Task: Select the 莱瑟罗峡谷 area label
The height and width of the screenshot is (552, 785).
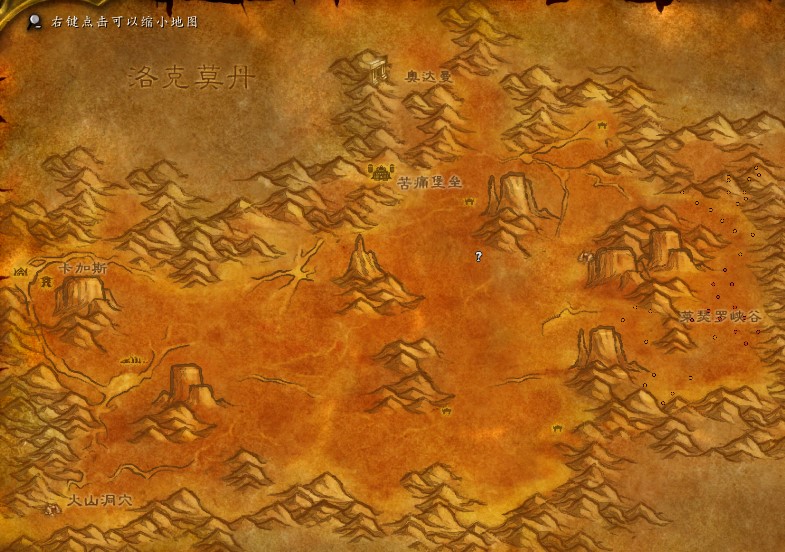Action: (720, 316)
